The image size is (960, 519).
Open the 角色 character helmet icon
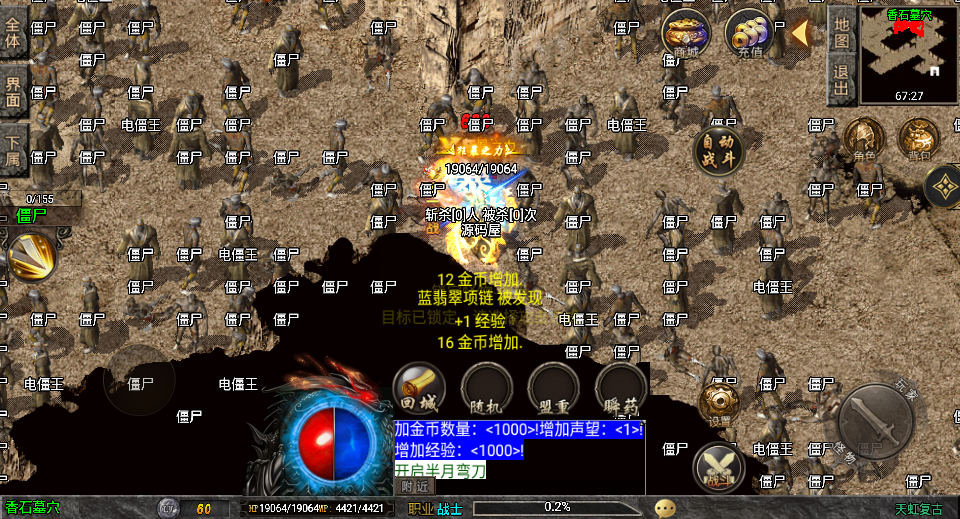coord(864,139)
